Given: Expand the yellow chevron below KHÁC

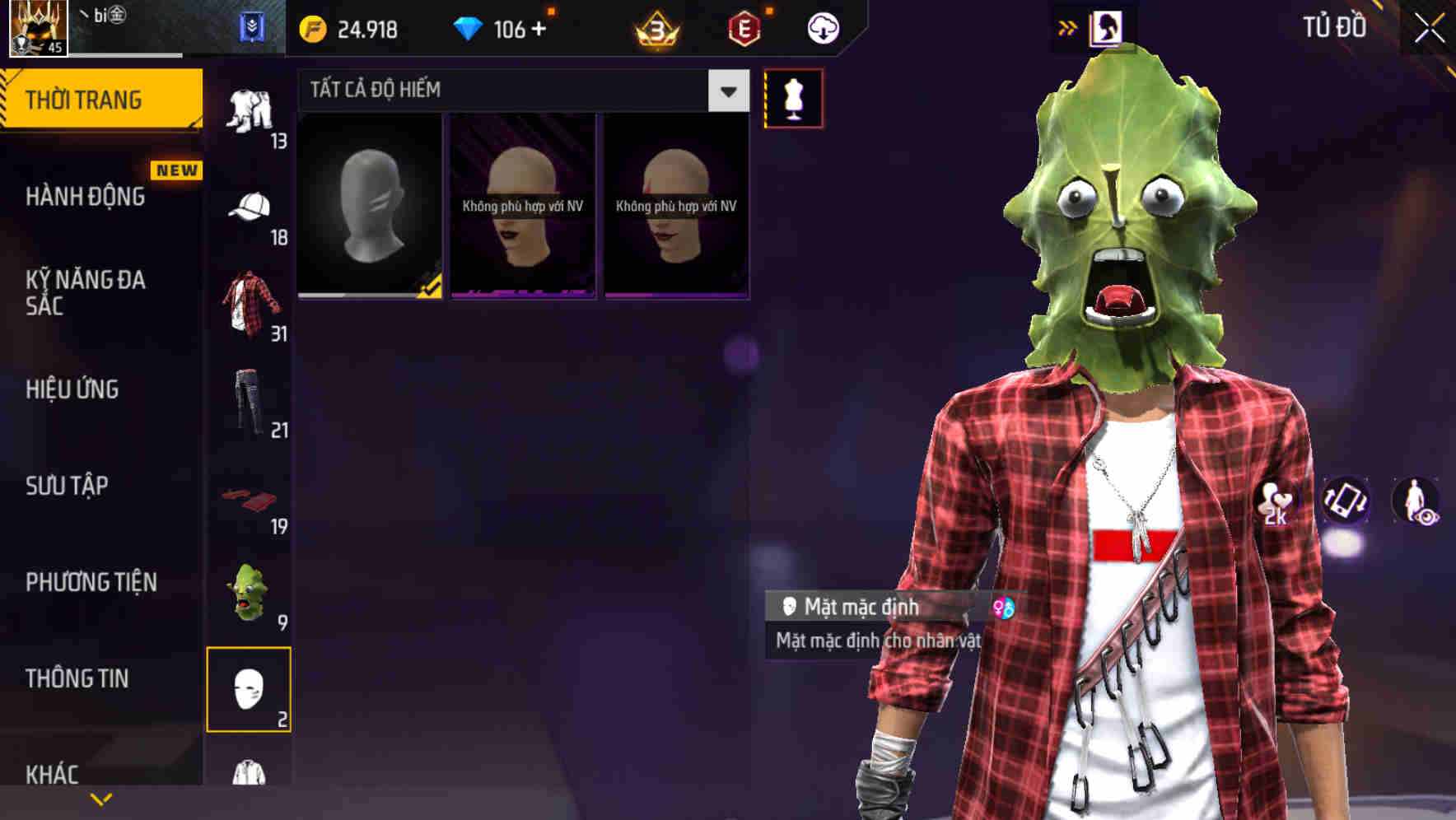Looking at the screenshot, I should coord(100,799).
